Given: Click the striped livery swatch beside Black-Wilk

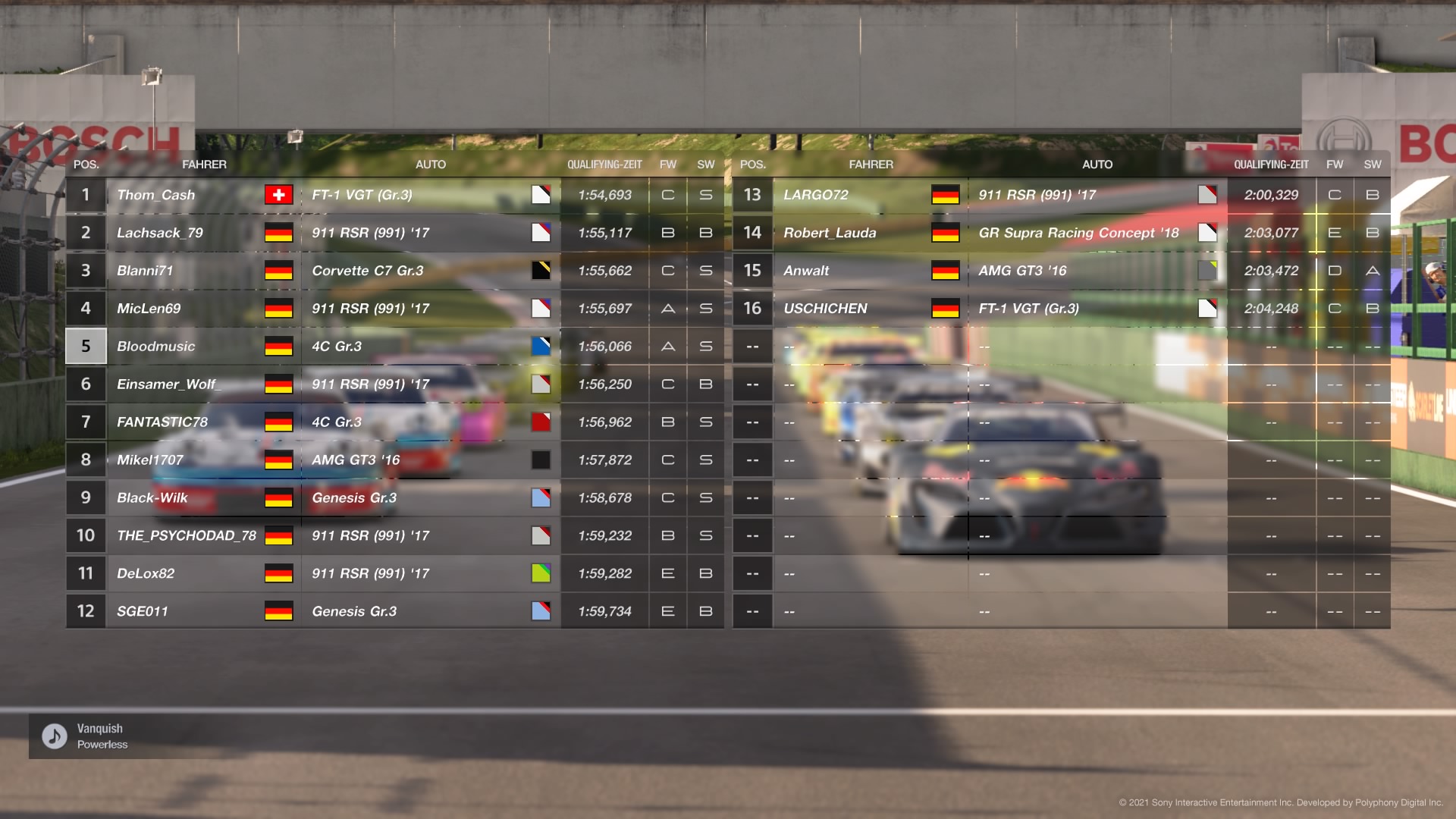Looking at the screenshot, I should 541,497.
